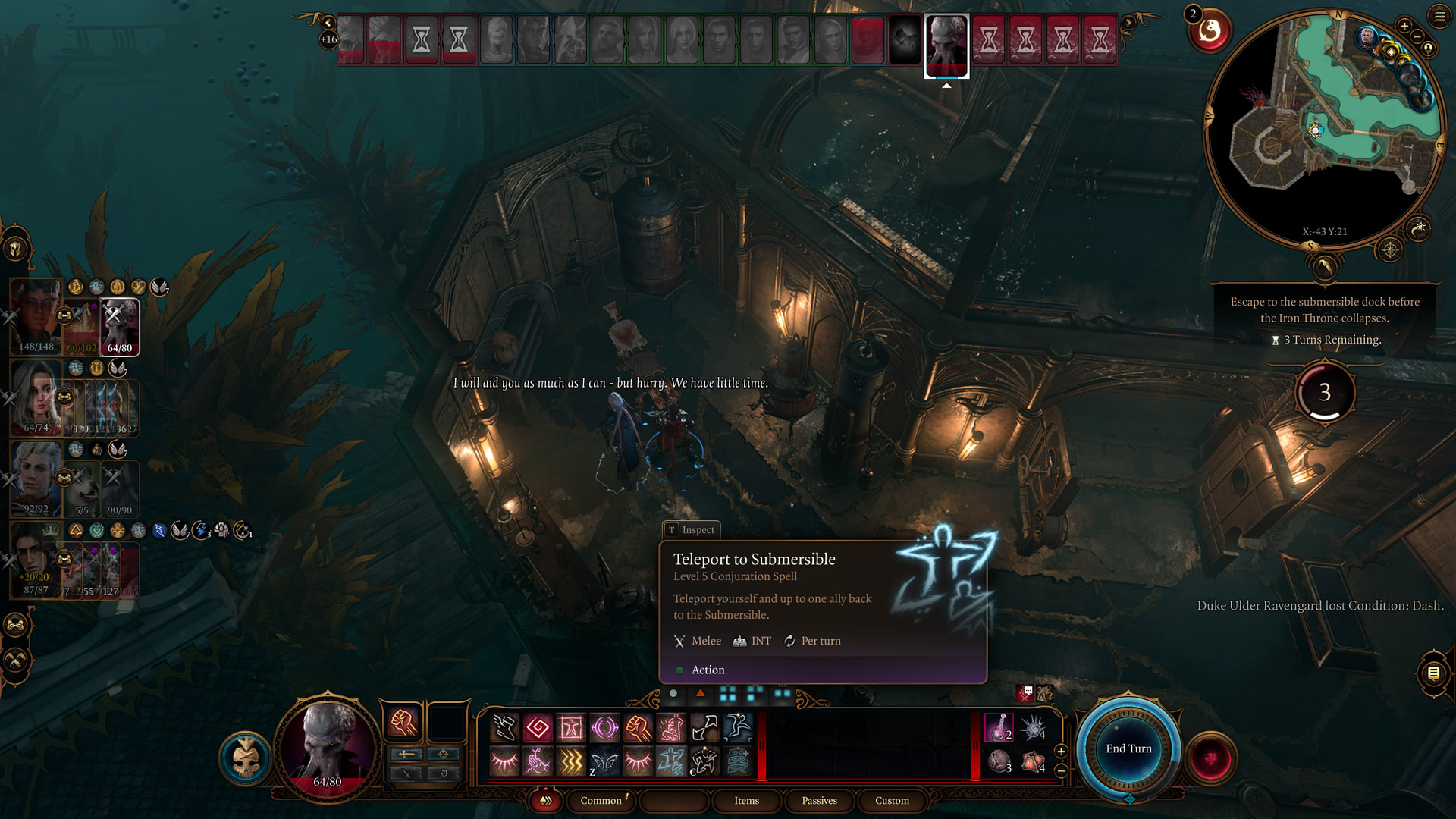Open the main menu hamburger button
This screenshot has width=1456, height=819.
(x=1439, y=16)
